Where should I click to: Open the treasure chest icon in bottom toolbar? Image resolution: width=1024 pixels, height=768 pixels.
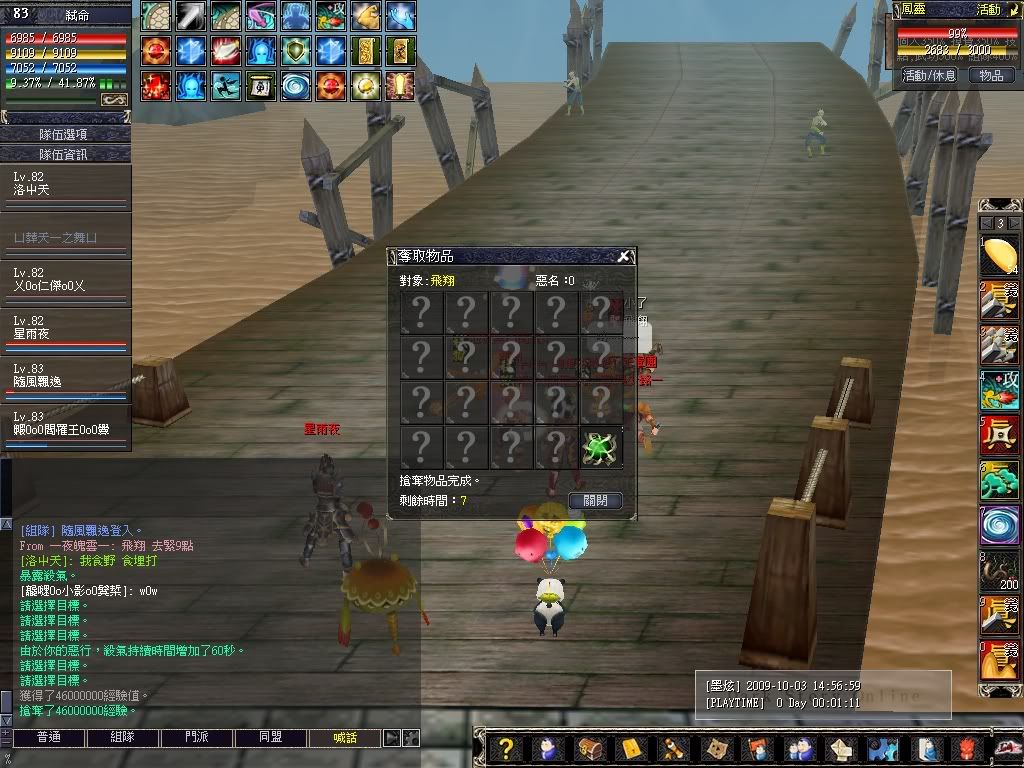(590, 748)
